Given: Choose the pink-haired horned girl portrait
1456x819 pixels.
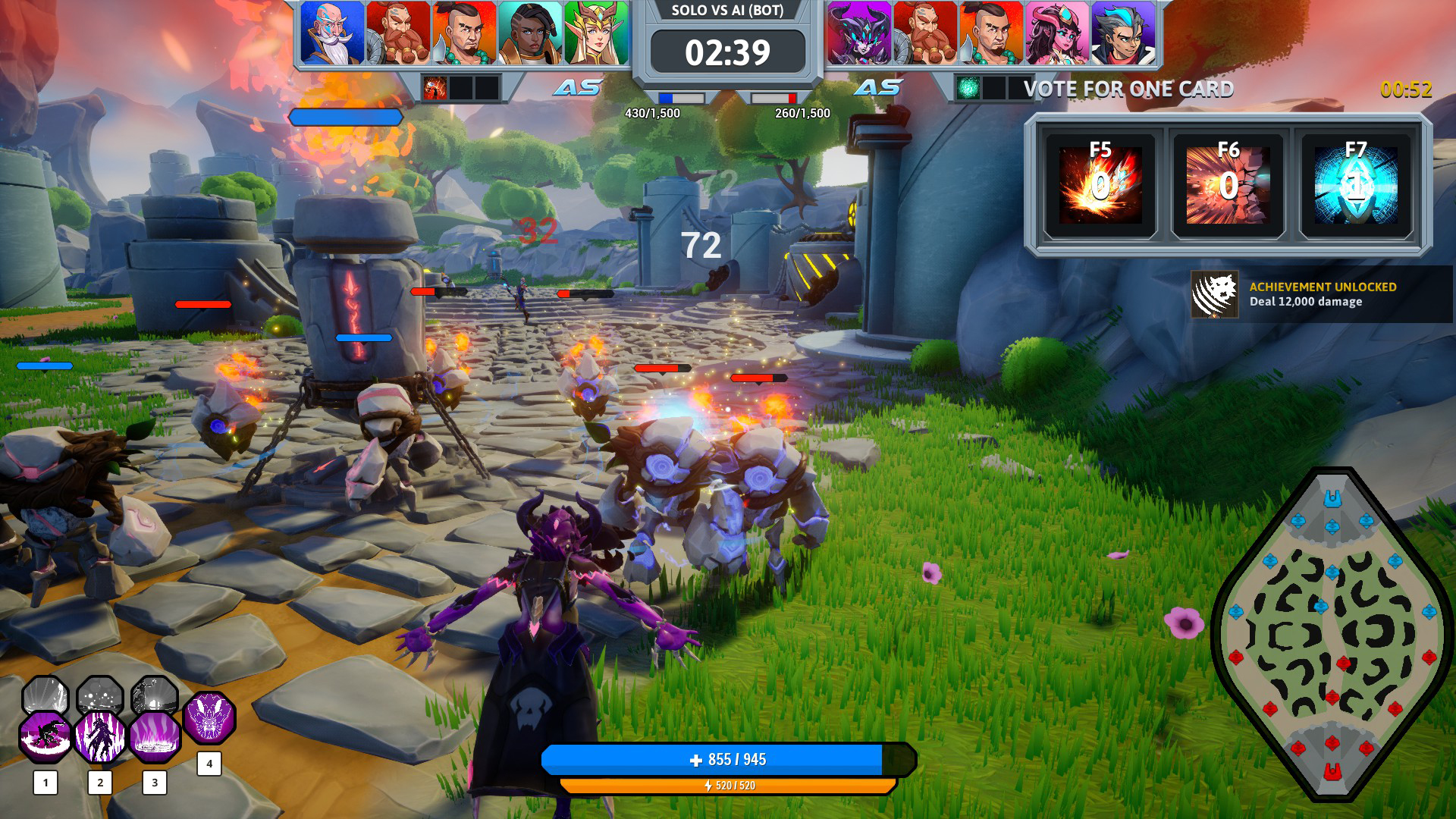Looking at the screenshot, I should click(1057, 33).
